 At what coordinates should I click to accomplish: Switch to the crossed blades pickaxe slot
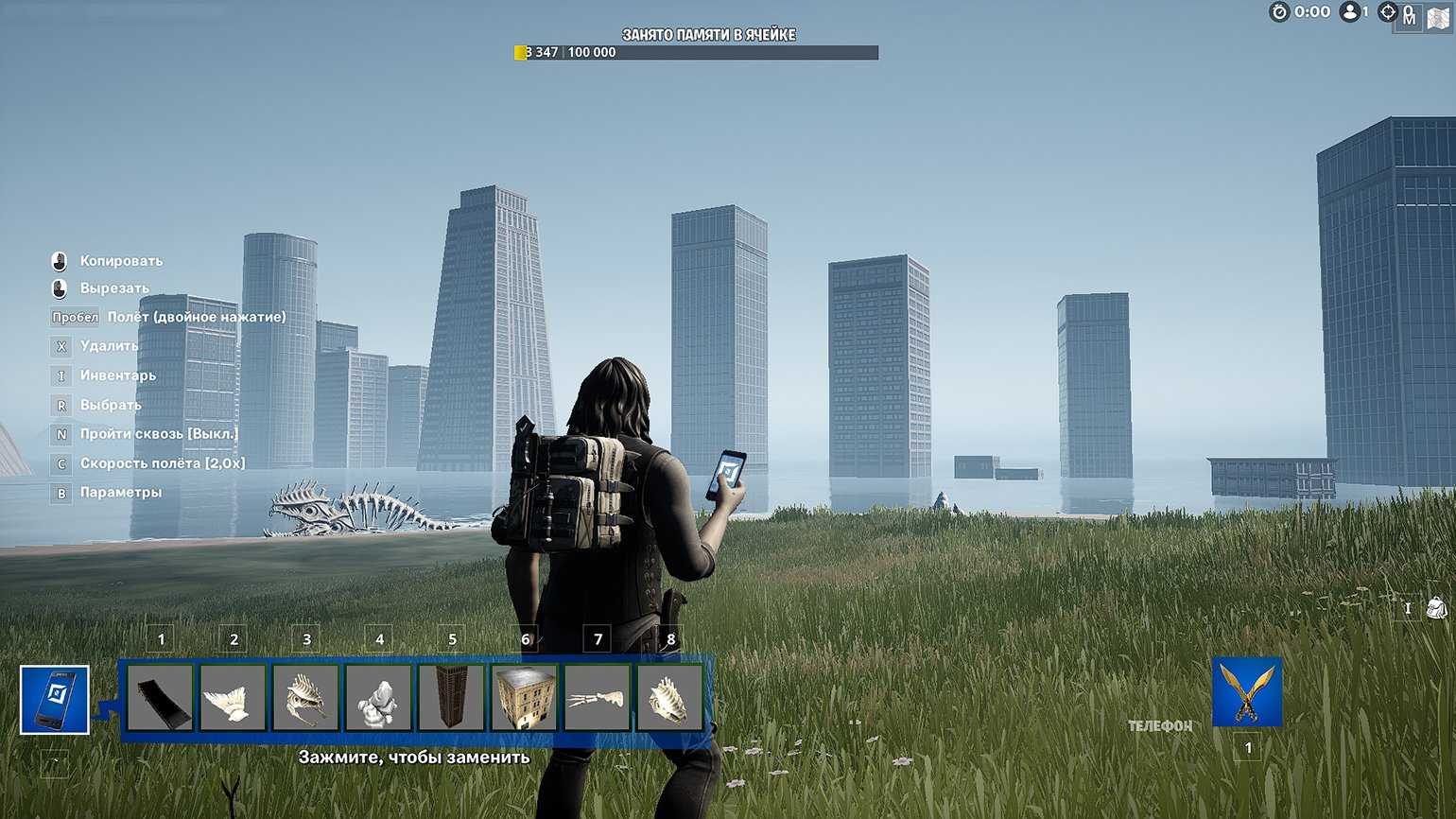pyautogui.click(x=1247, y=692)
